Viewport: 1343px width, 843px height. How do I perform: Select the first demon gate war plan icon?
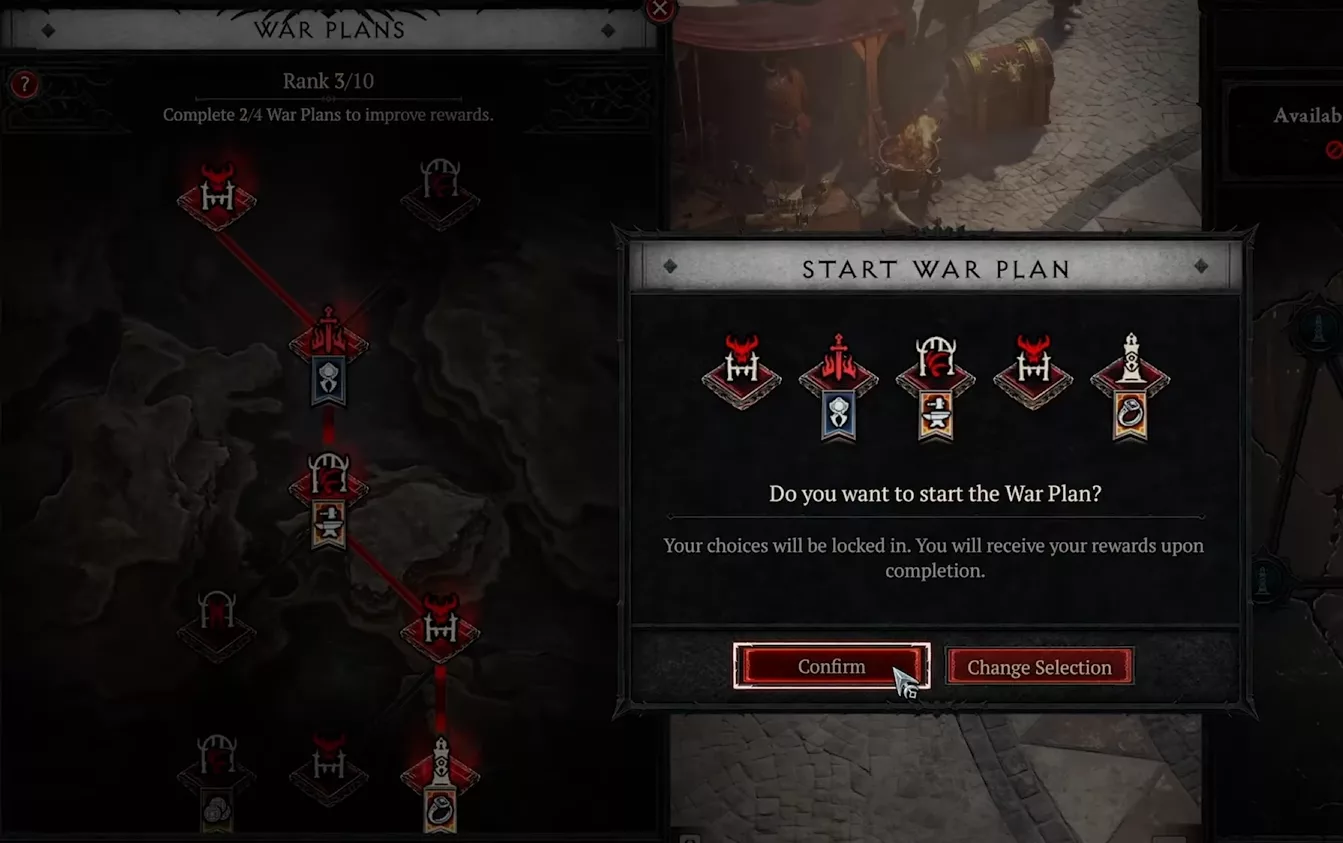click(x=740, y=372)
